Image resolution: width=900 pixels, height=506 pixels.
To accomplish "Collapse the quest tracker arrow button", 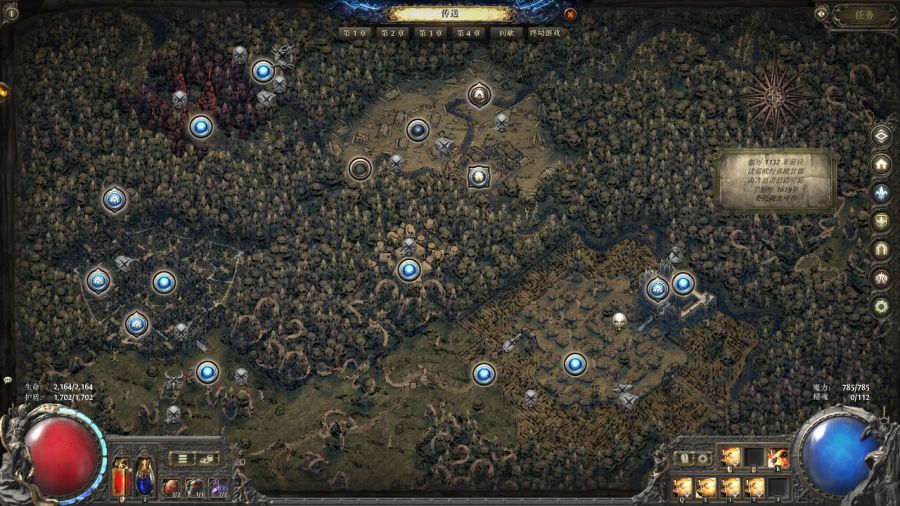I will (821, 14).
